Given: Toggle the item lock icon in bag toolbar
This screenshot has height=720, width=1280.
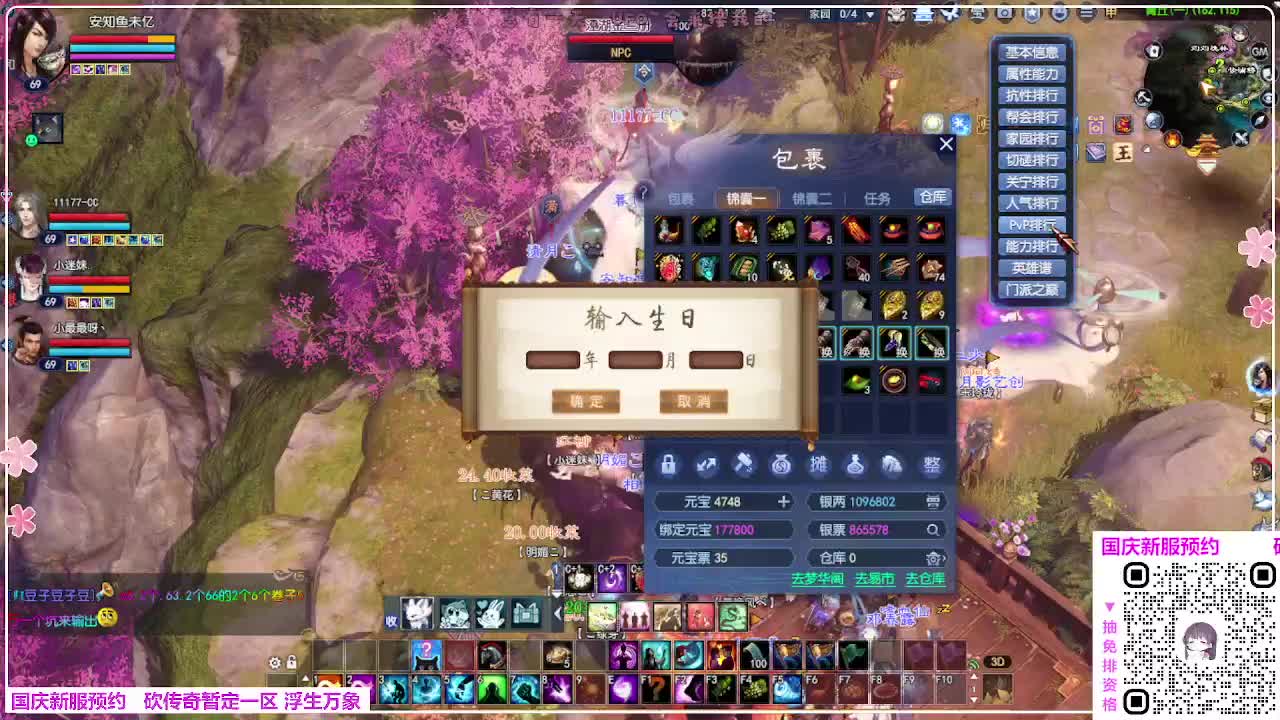Looking at the screenshot, I should [x=668, y=465].
